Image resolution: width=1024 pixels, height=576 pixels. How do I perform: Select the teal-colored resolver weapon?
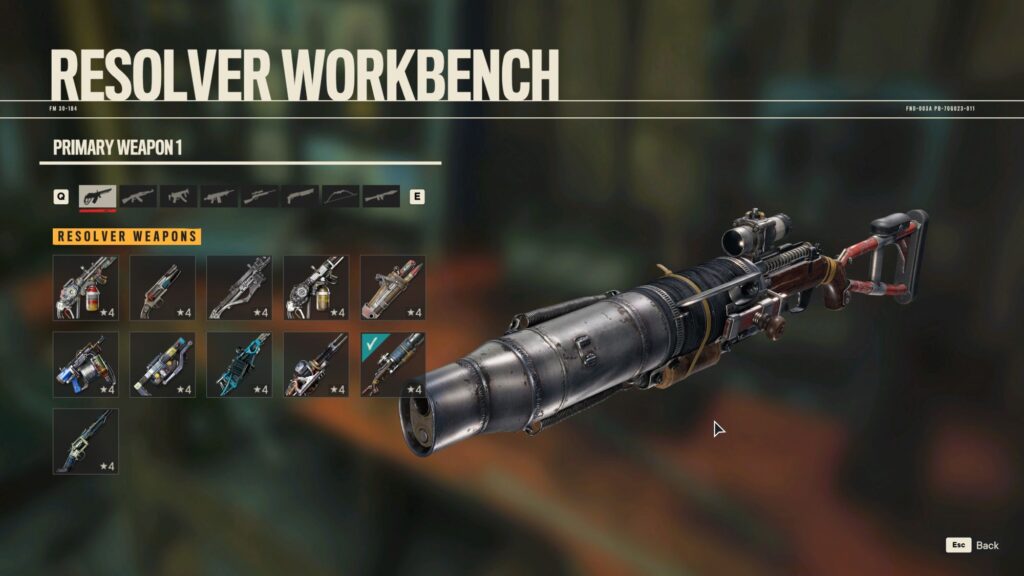pos(239,365)
